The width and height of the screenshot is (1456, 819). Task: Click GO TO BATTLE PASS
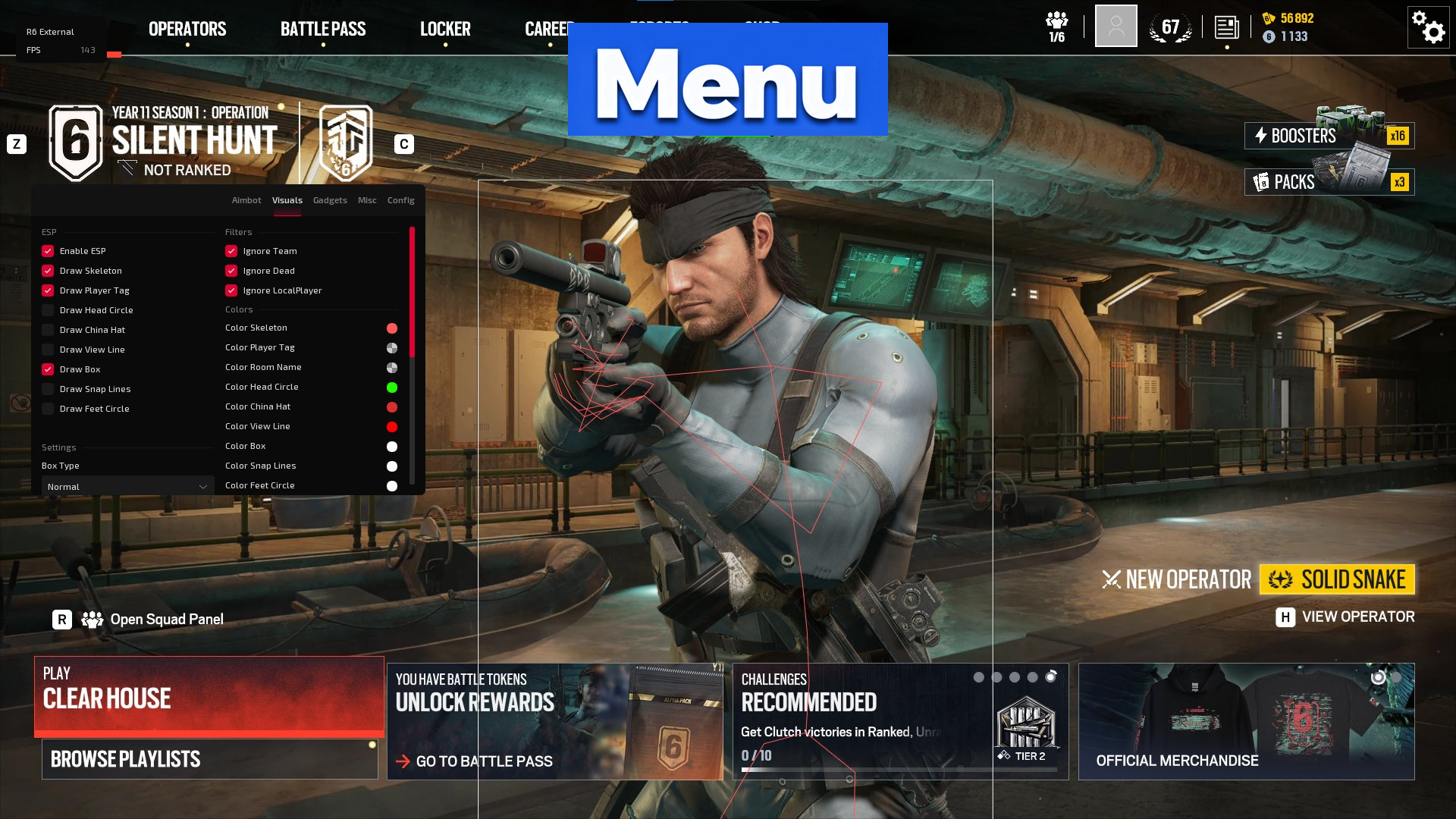(485, 761)
